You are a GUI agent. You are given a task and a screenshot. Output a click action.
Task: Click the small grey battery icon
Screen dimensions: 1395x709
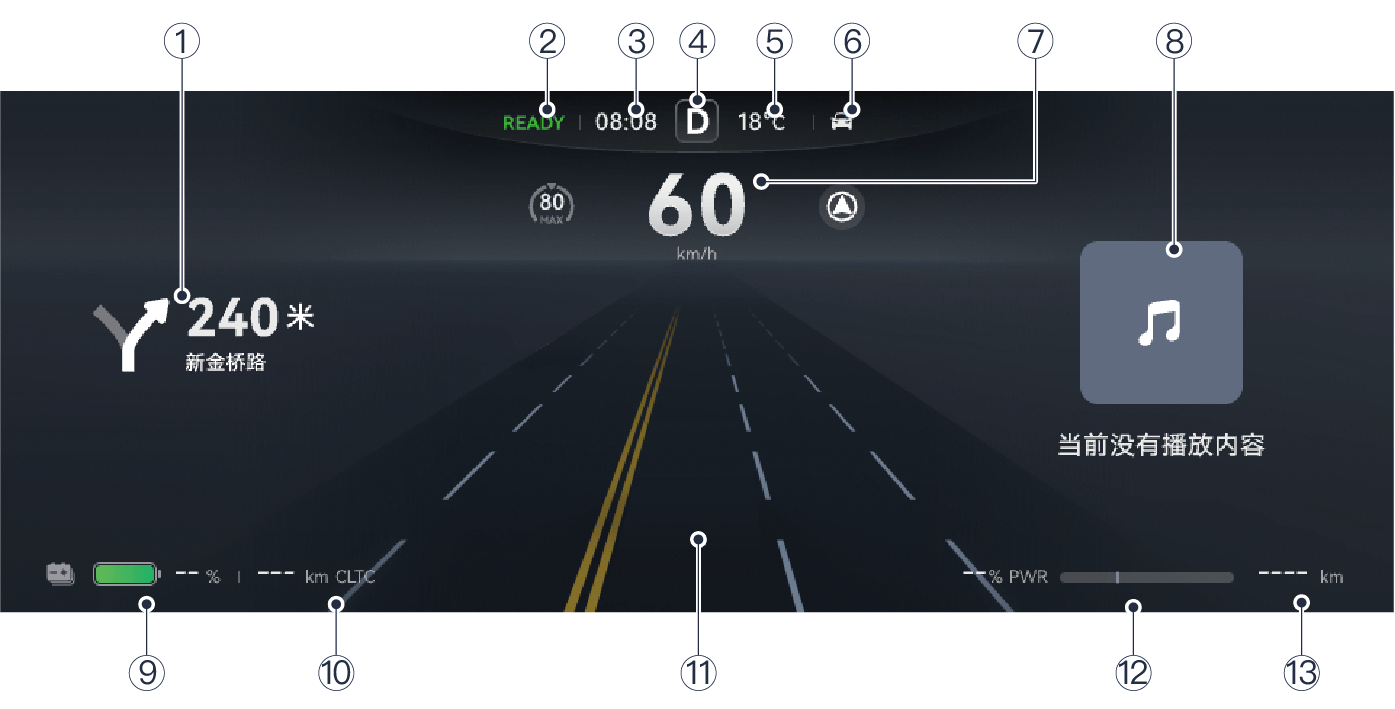(61, 574)
